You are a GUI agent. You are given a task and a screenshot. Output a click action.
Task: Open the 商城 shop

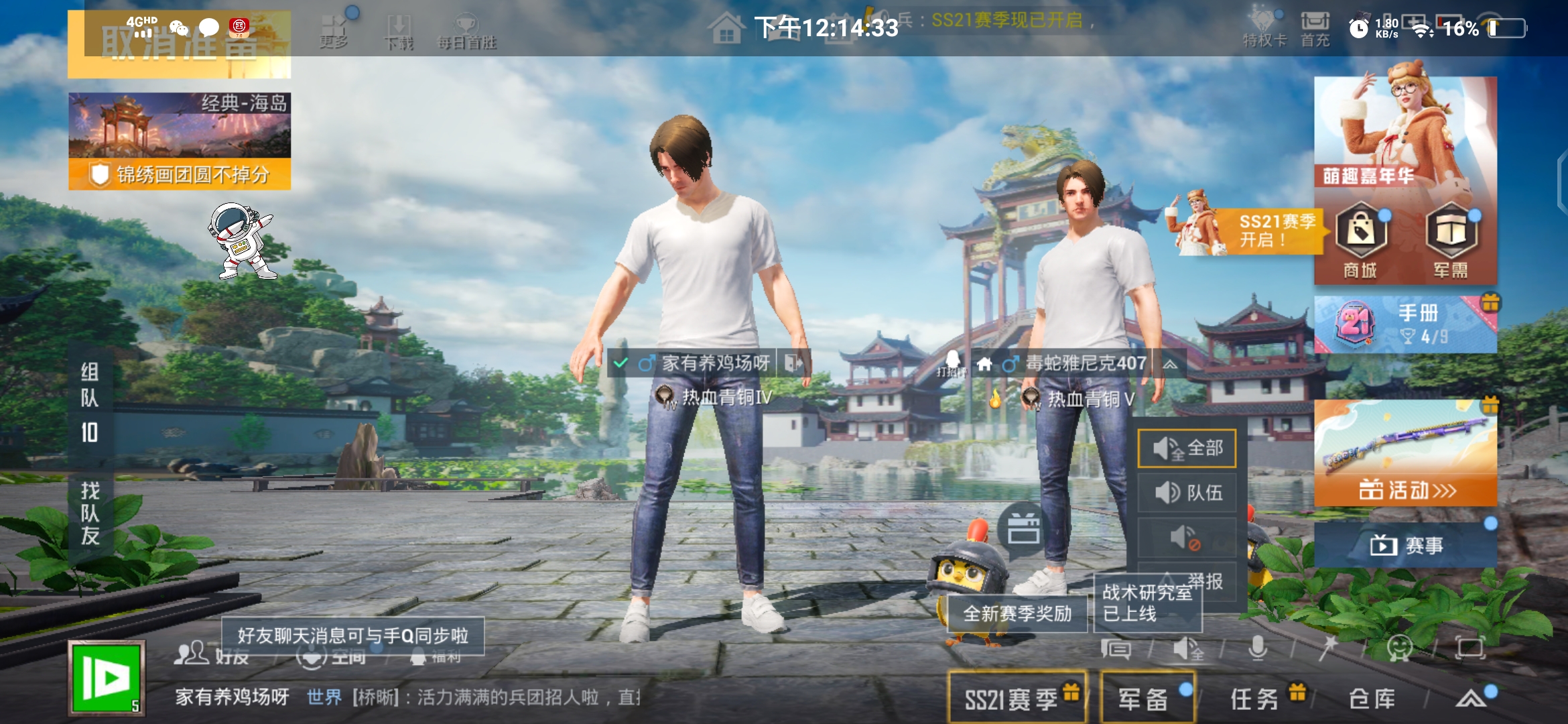click(1360, 240)
